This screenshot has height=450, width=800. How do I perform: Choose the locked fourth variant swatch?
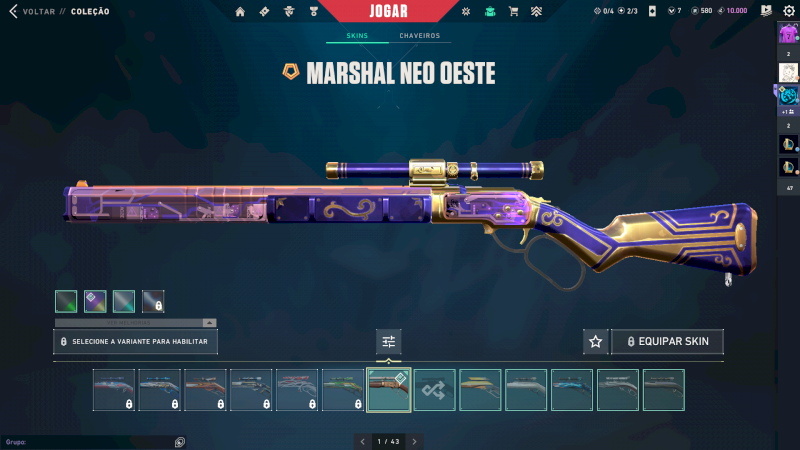(153, 301)
